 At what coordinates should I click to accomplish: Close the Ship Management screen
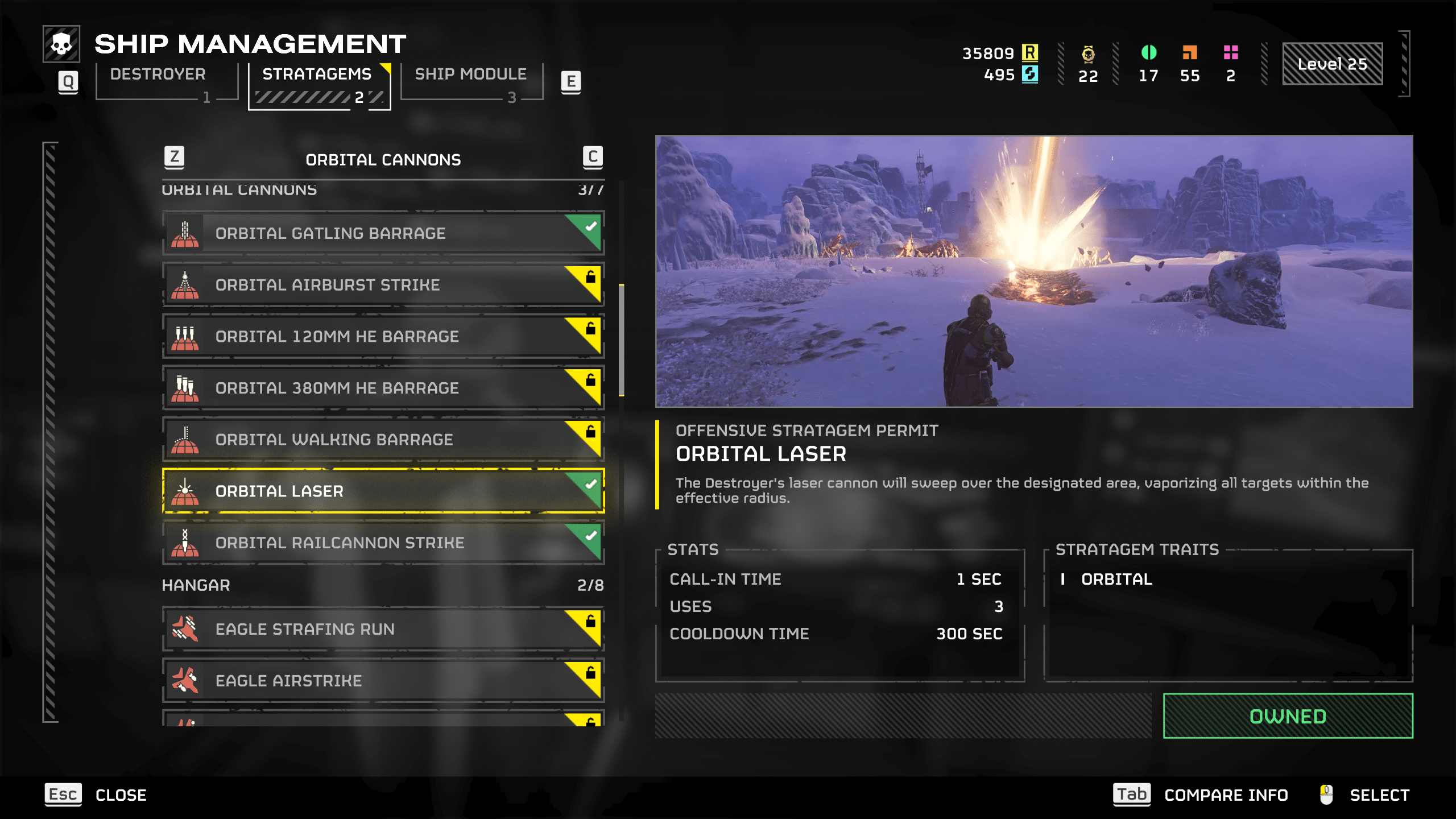coord(96,795)
